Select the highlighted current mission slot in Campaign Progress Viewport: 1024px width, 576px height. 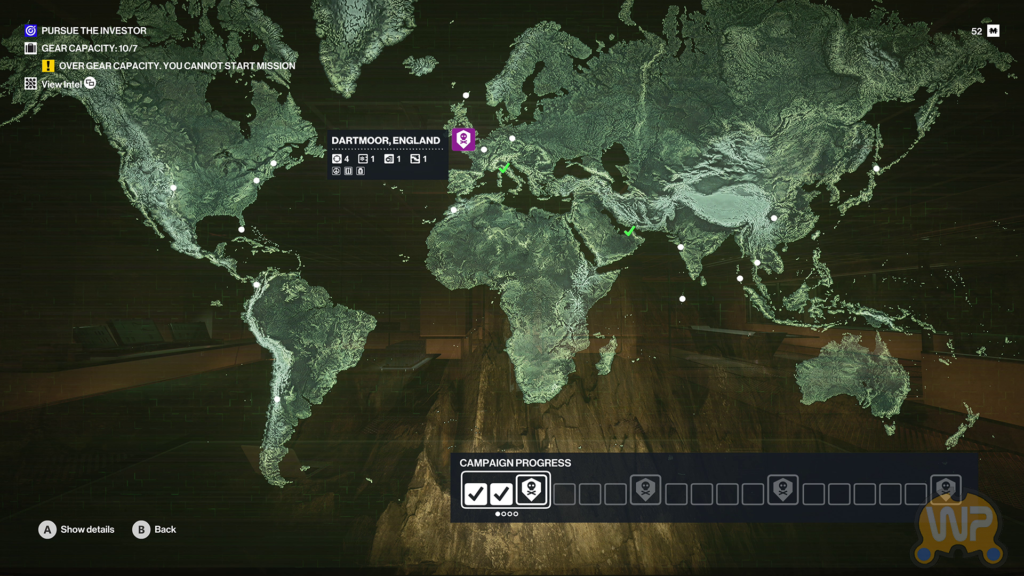click(531, 491)
